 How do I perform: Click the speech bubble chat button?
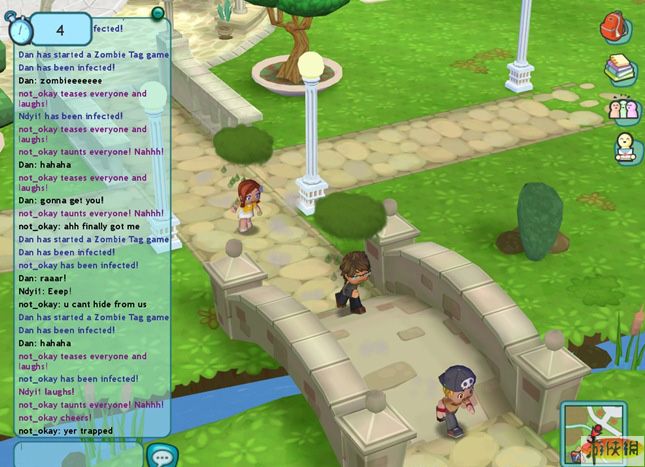160,456
